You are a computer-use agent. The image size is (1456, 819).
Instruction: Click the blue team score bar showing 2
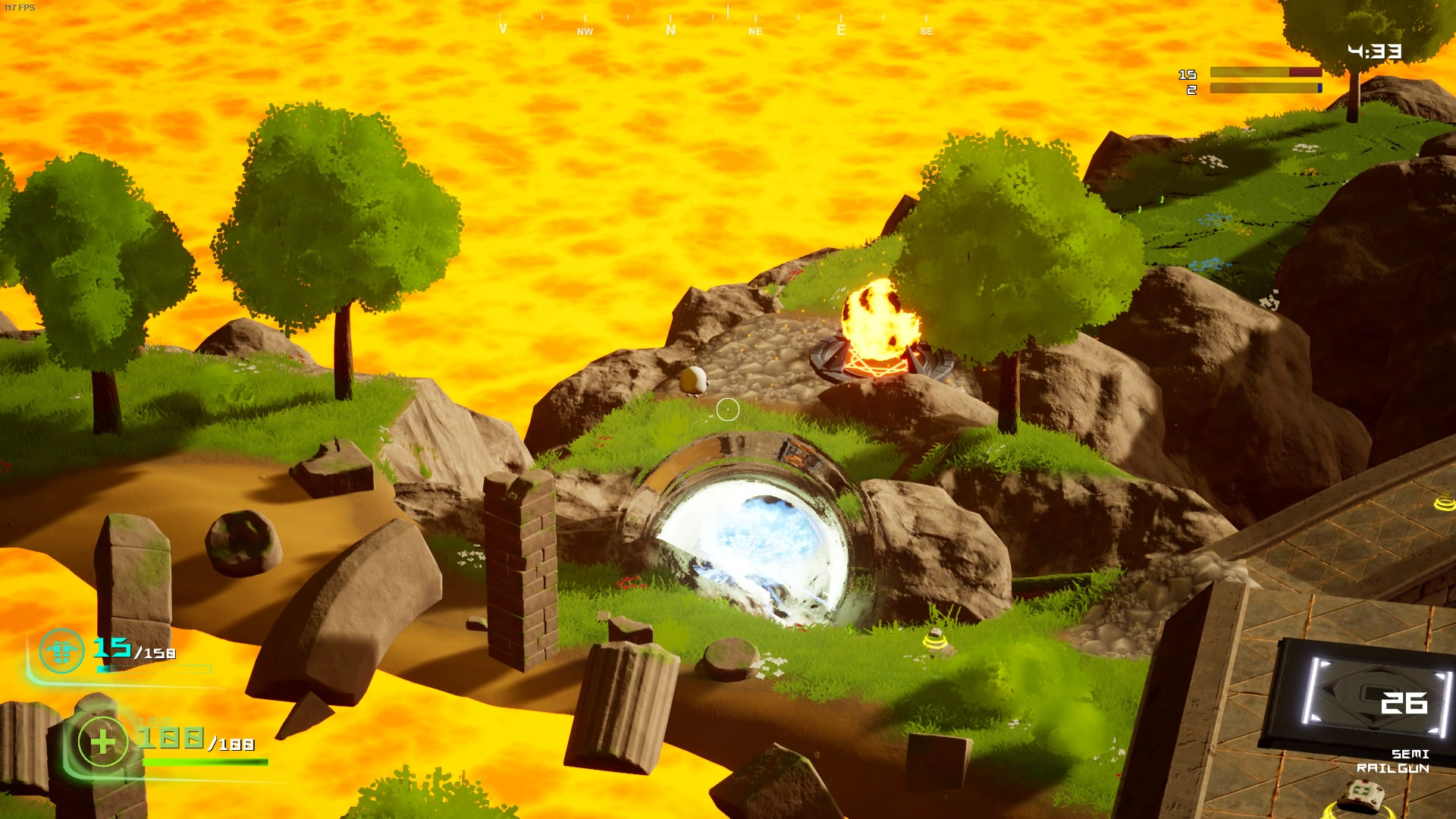click(x=1265, y=89)
